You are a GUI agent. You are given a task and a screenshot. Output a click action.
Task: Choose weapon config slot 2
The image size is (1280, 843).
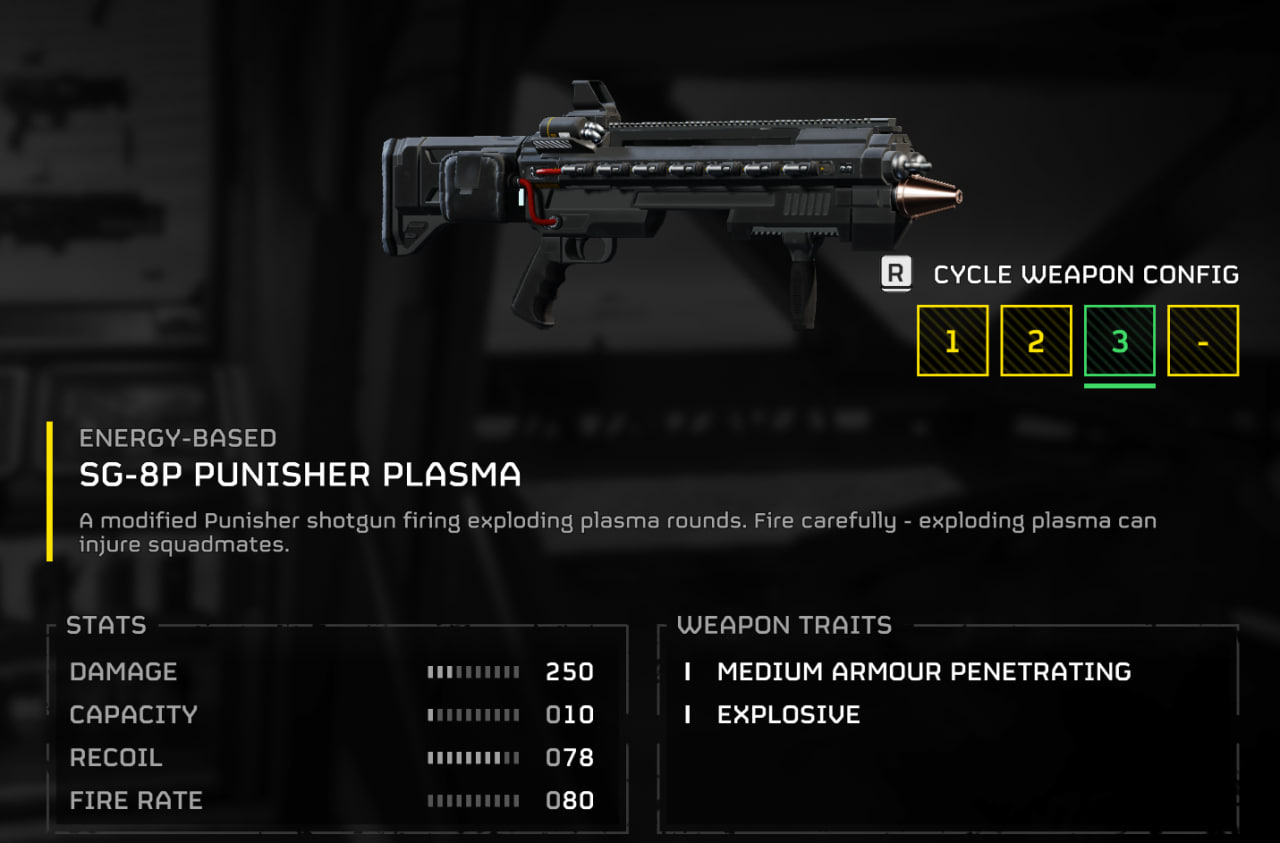click(1036, 341)
